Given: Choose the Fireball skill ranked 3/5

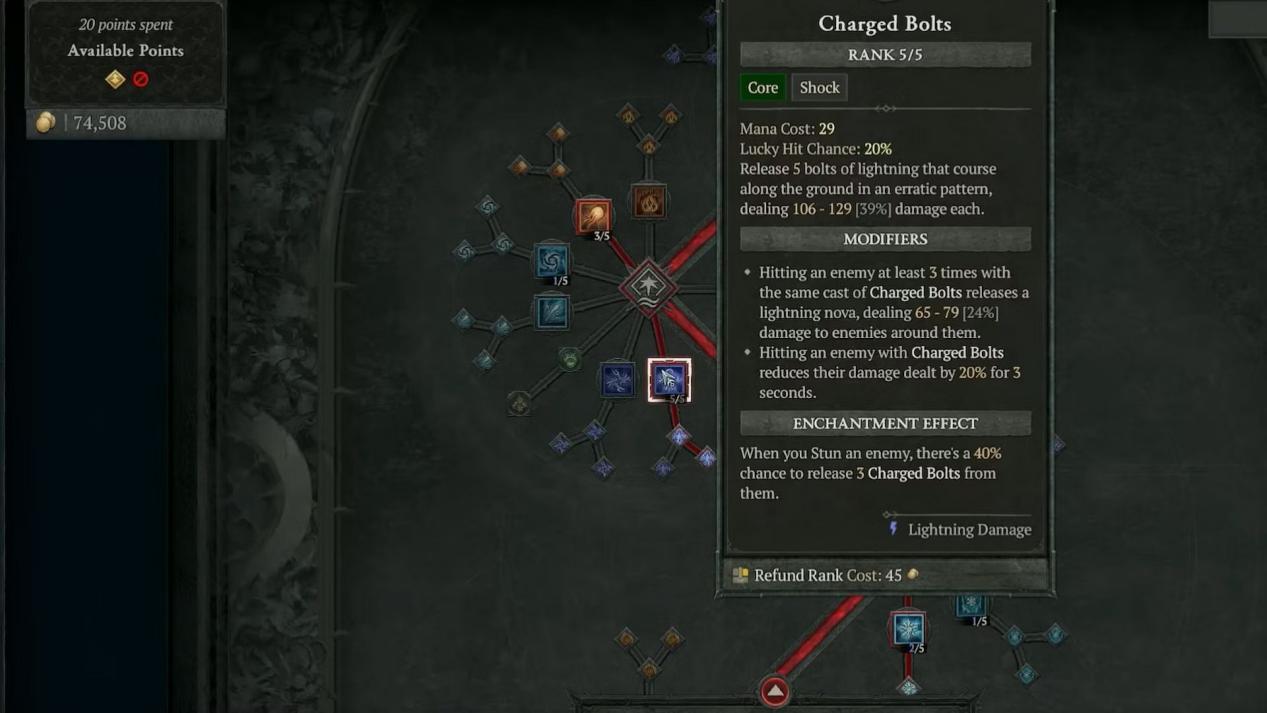Looking at the screenshot, I should tap(593, 216).
